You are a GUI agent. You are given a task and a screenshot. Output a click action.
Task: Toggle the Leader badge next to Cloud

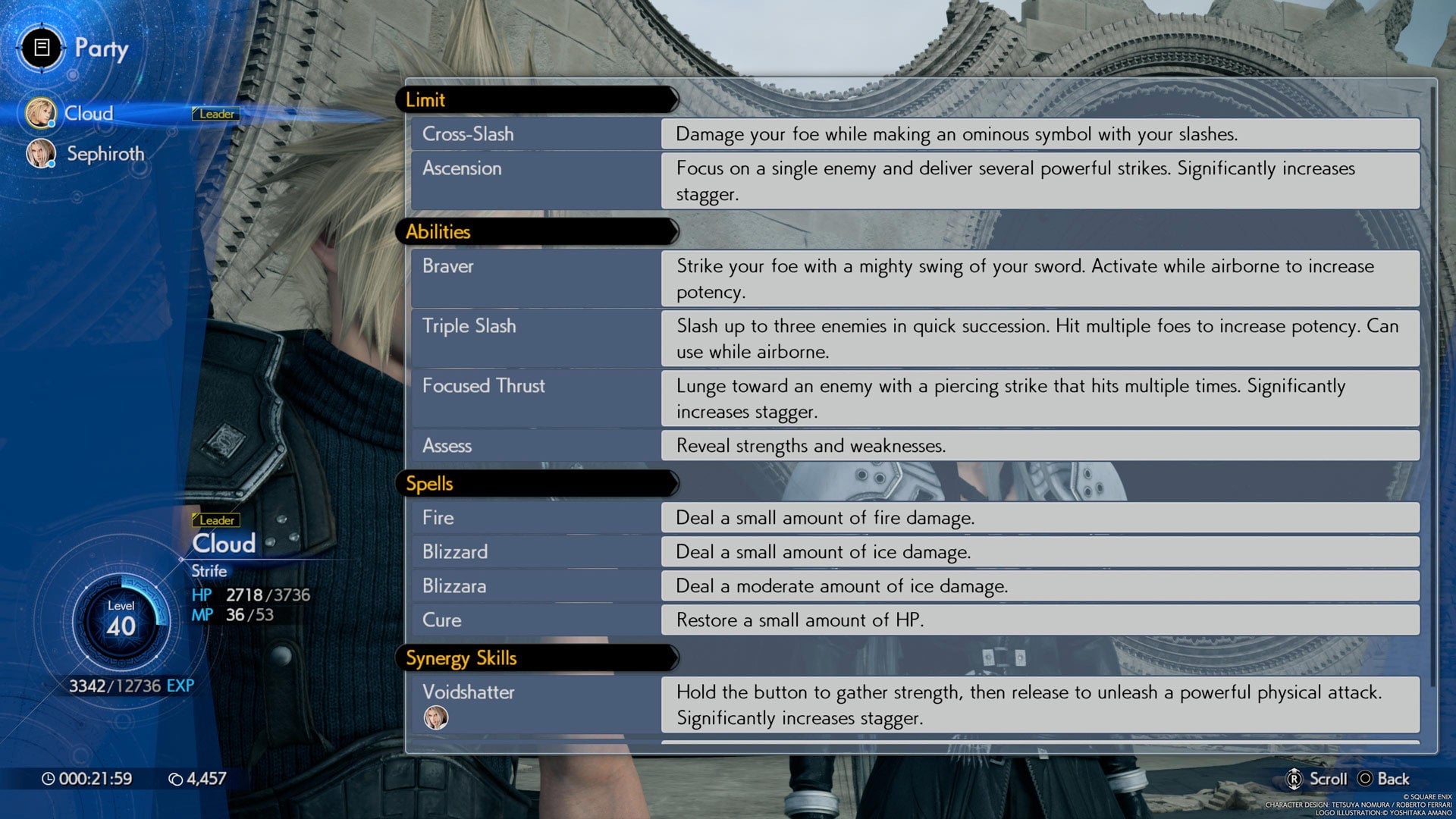(x=215, y=114)
